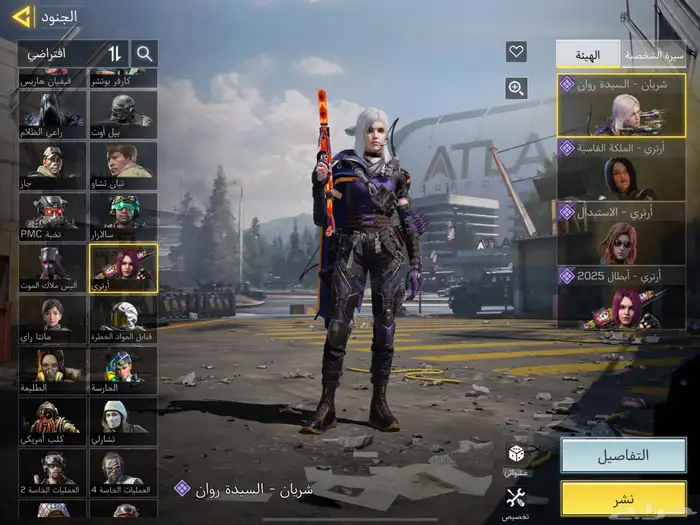Click the yellow نشر deploy button
The image size is (700, 525).
(x=622, y=498)
